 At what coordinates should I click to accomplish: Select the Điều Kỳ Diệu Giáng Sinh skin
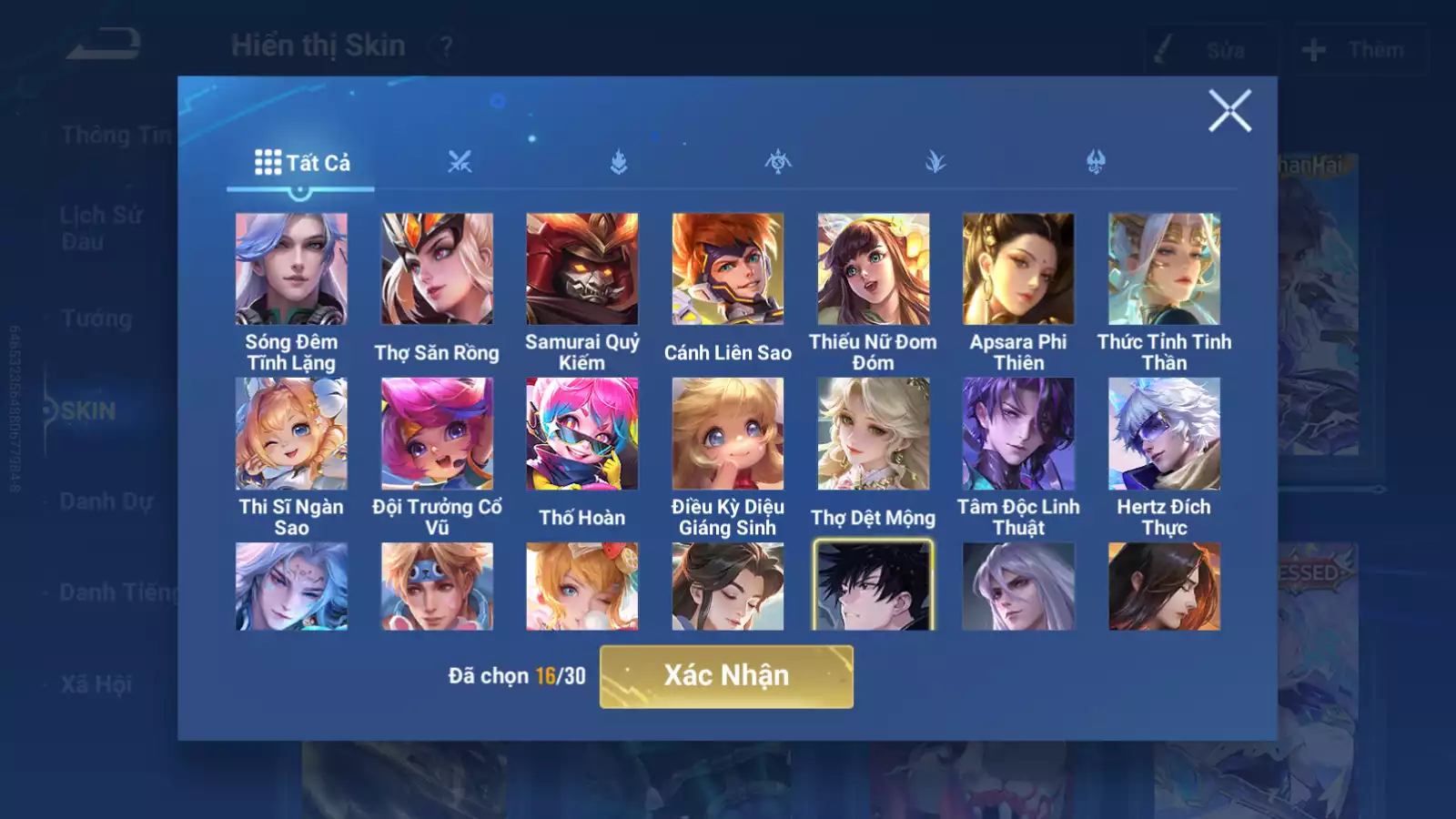[728, 434]
